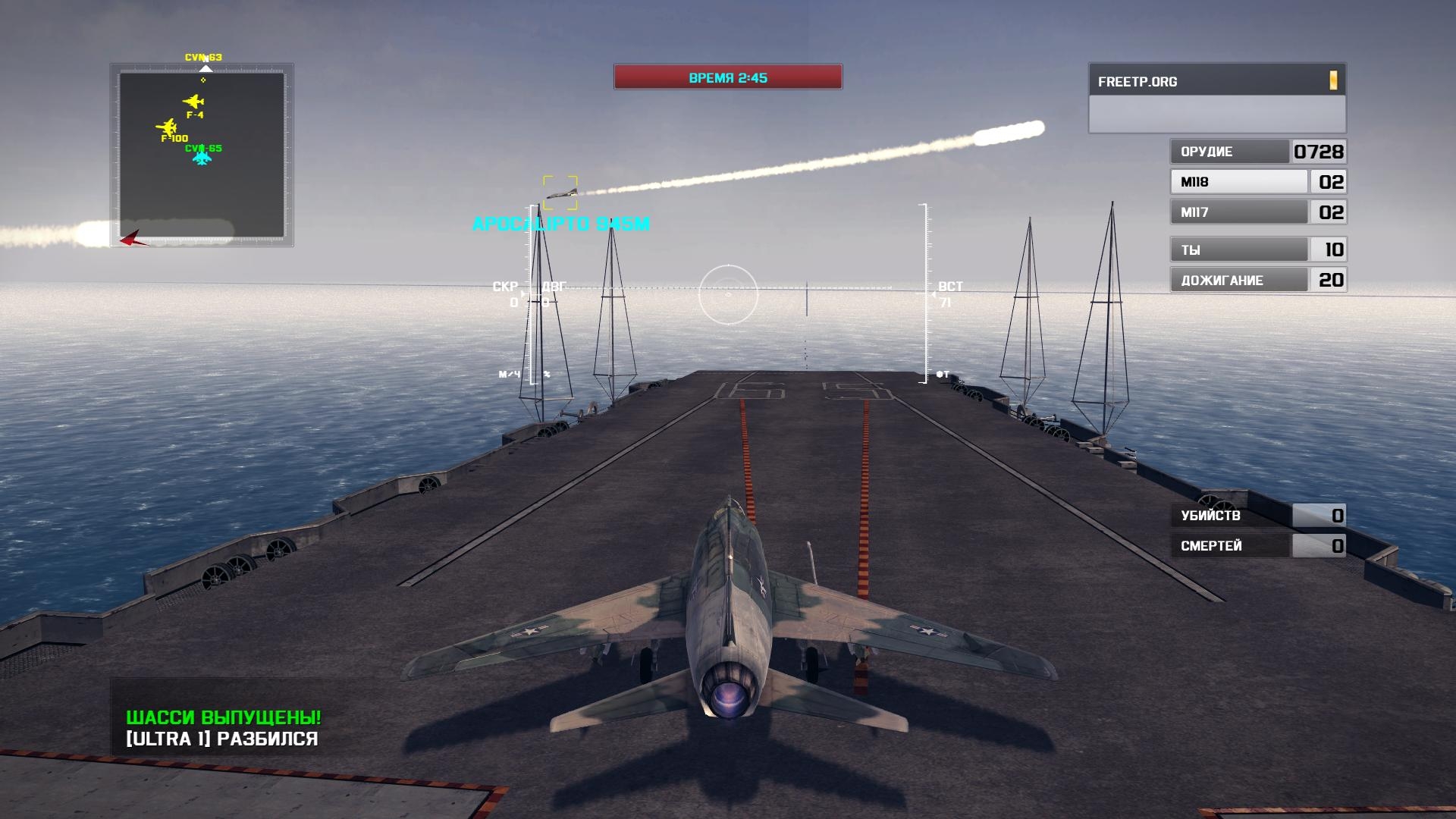The width and height of the screenshot is (1456, 819).
Task: Switch to the M117 bomb weapon row
Action: [1257, 212]
